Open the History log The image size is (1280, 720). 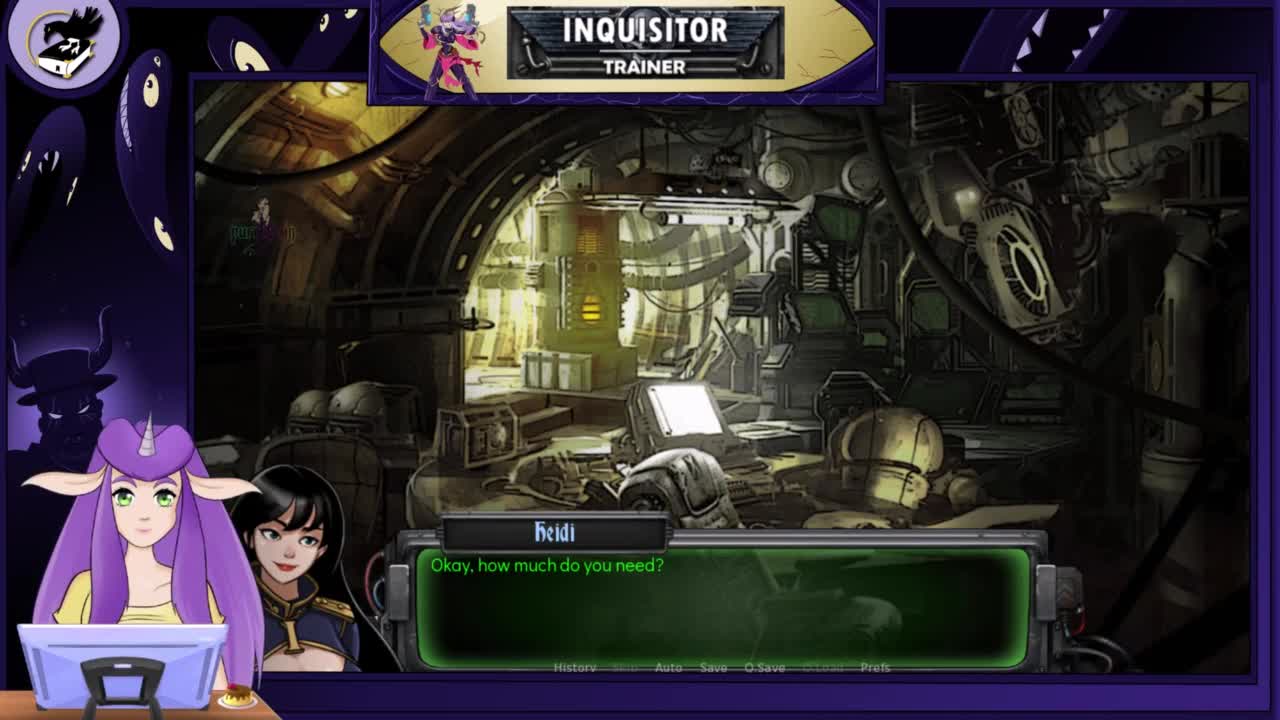[x=575, y=667]
